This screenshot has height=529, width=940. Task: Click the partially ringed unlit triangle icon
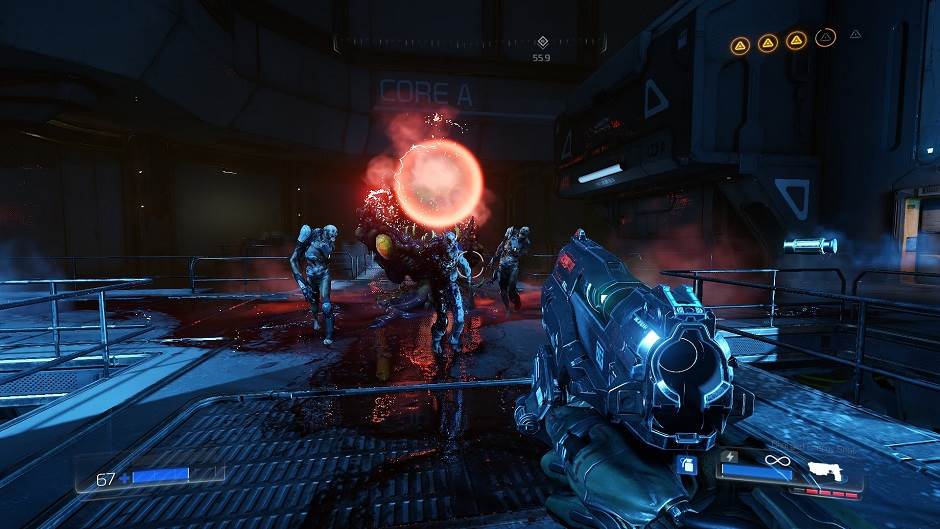coord(825,39)
